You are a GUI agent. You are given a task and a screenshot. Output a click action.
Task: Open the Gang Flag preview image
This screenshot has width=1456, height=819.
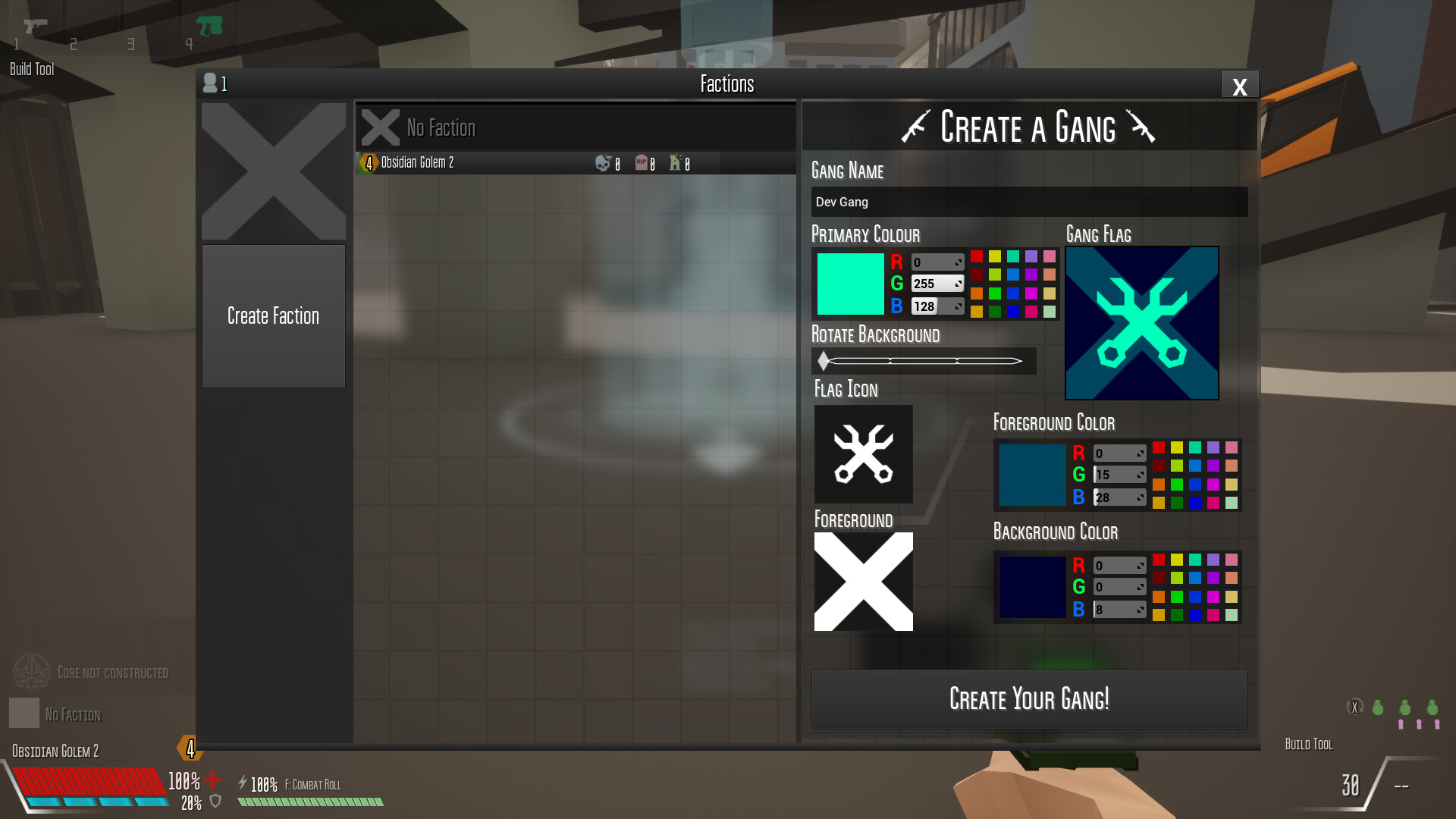click(1141, 322)
